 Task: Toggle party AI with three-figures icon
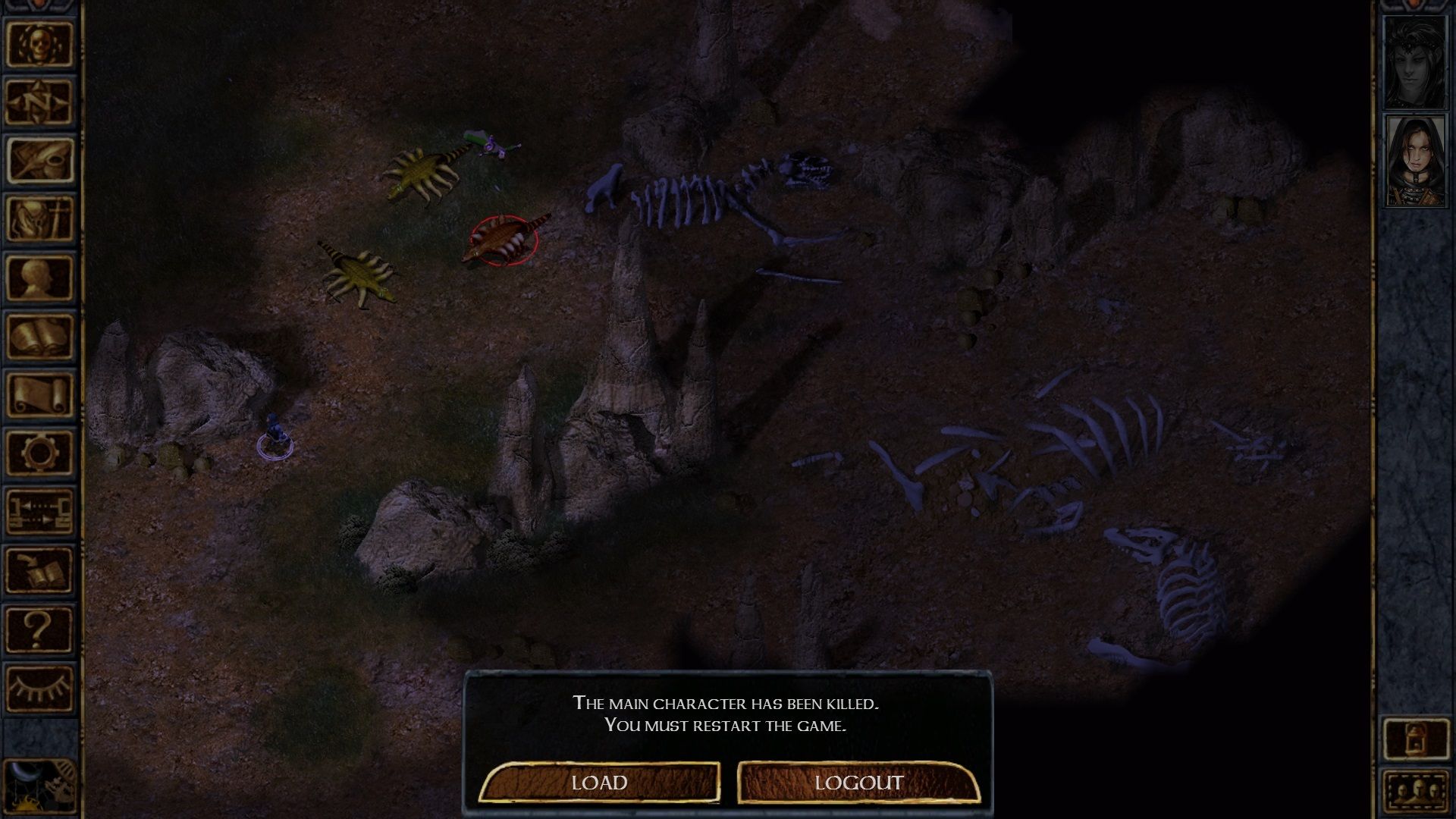(x=1418, y=789)
